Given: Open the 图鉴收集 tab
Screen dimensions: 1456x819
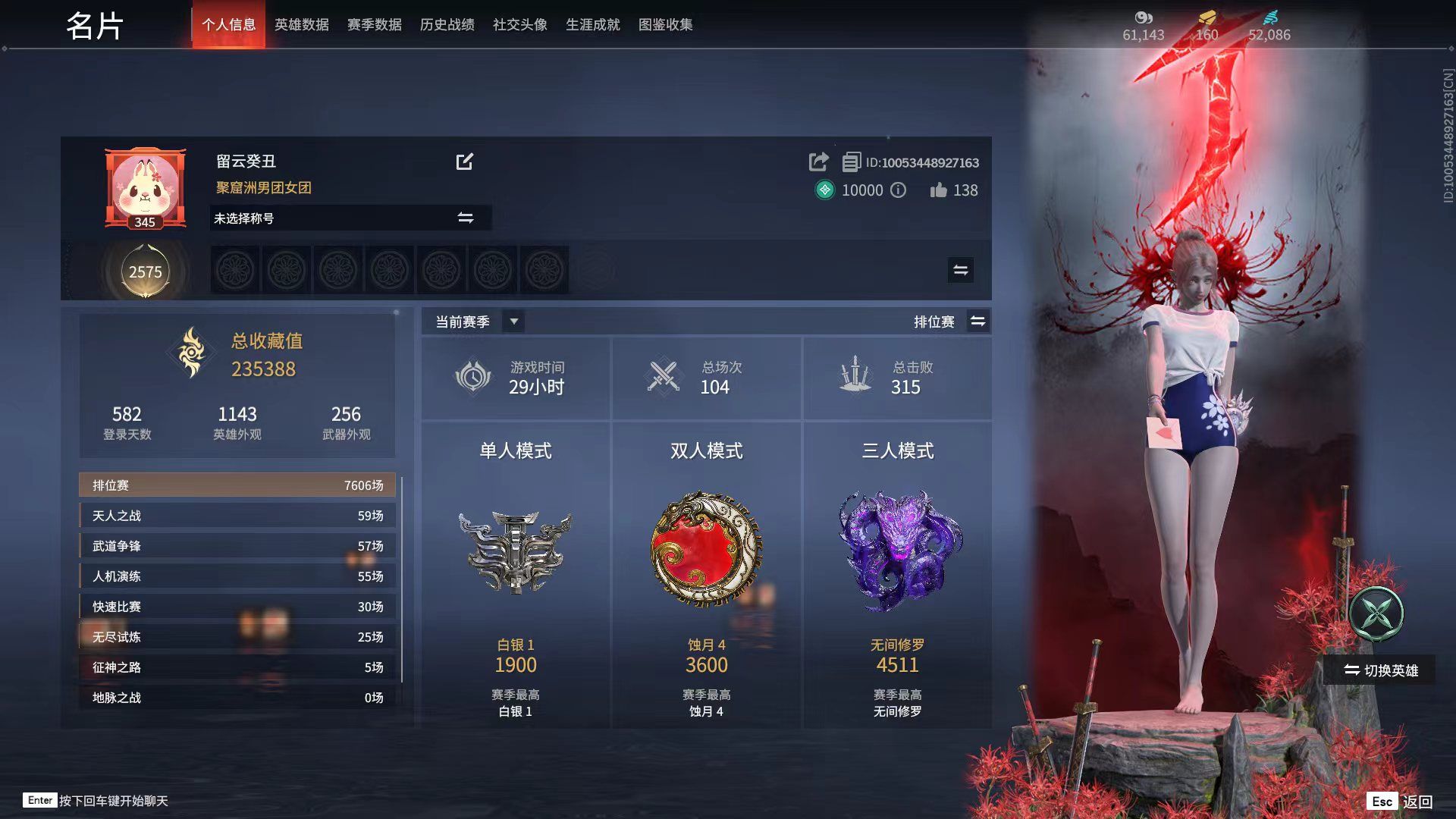Looking at the screenshot, I should [666, 24].
